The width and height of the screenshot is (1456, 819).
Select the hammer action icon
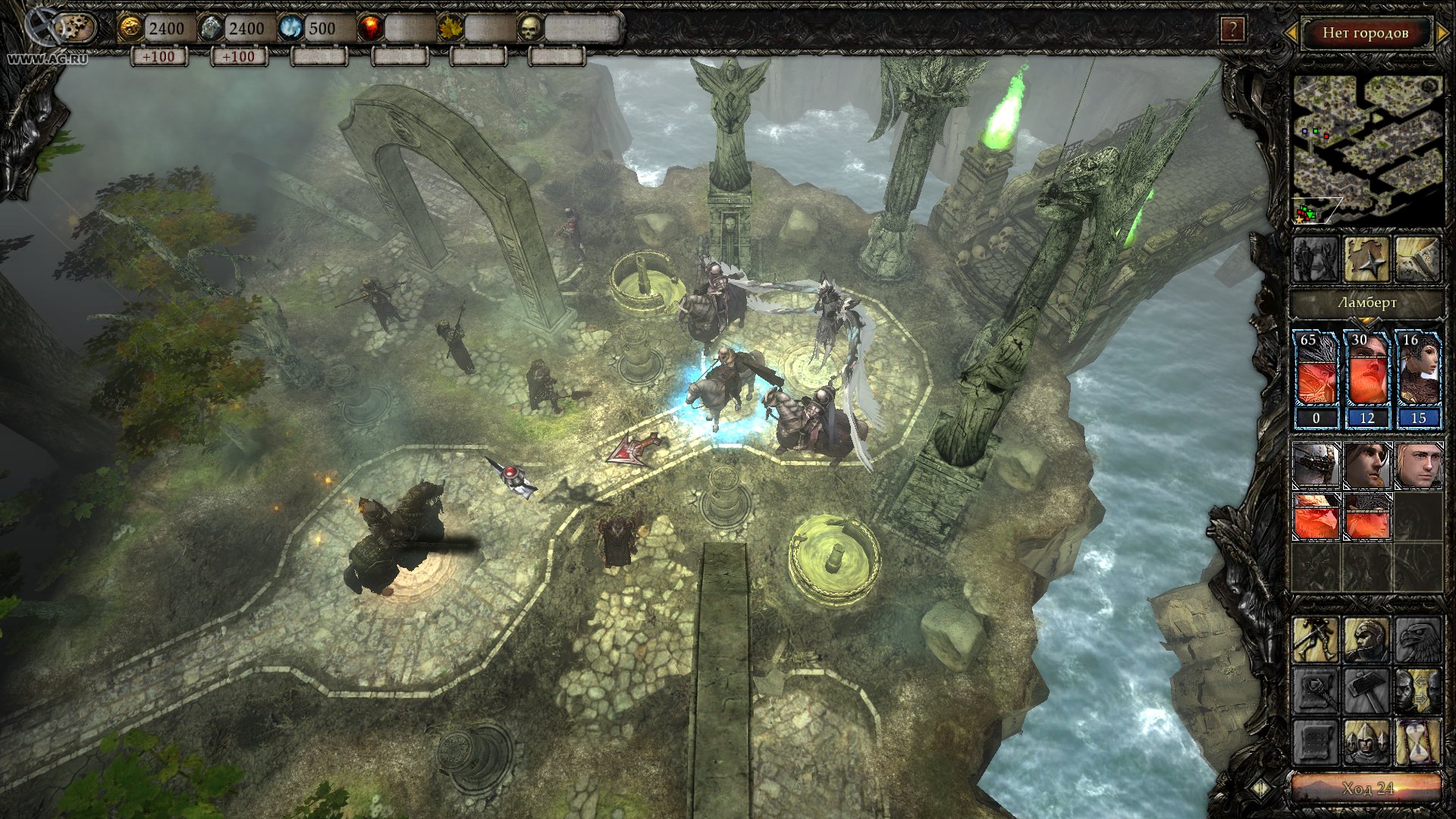click(1366, 691)
